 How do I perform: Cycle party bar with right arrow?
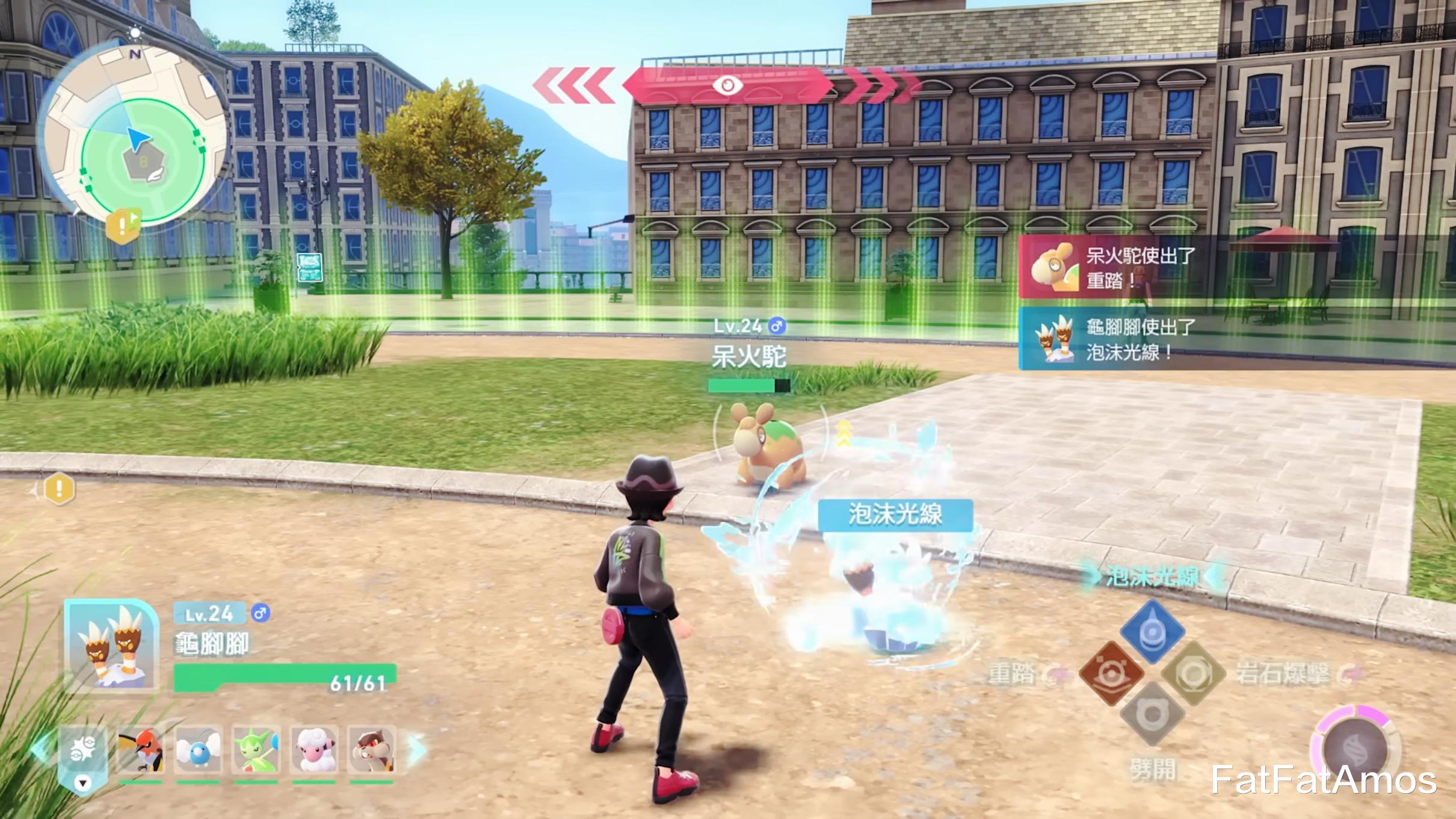pos(416,750)
